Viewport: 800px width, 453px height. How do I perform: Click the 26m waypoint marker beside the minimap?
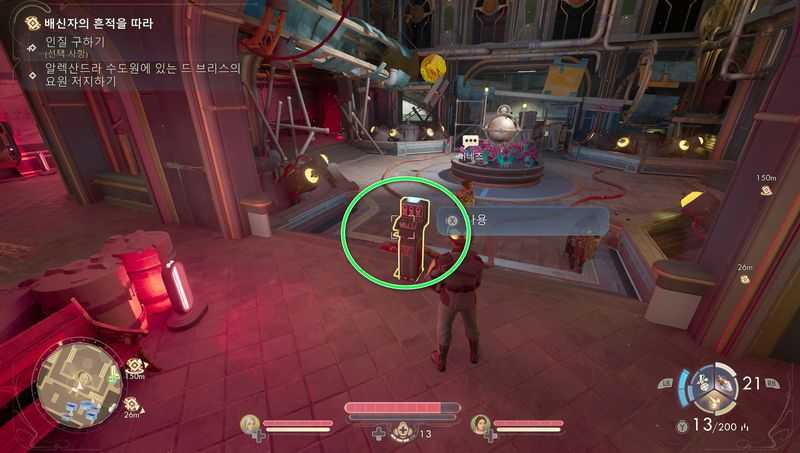click(131, 404)
